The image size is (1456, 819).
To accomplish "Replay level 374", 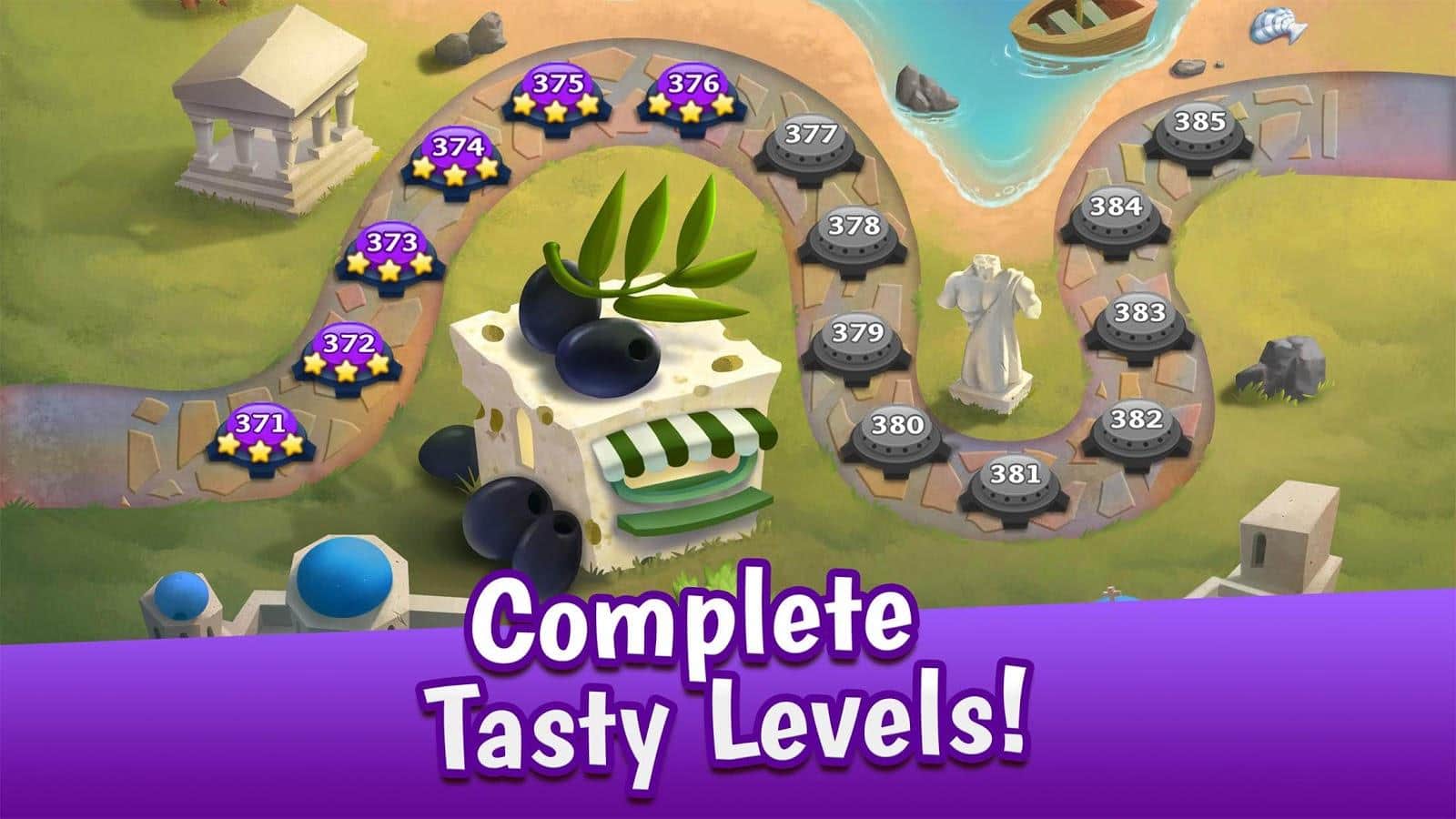I will 456,157.
